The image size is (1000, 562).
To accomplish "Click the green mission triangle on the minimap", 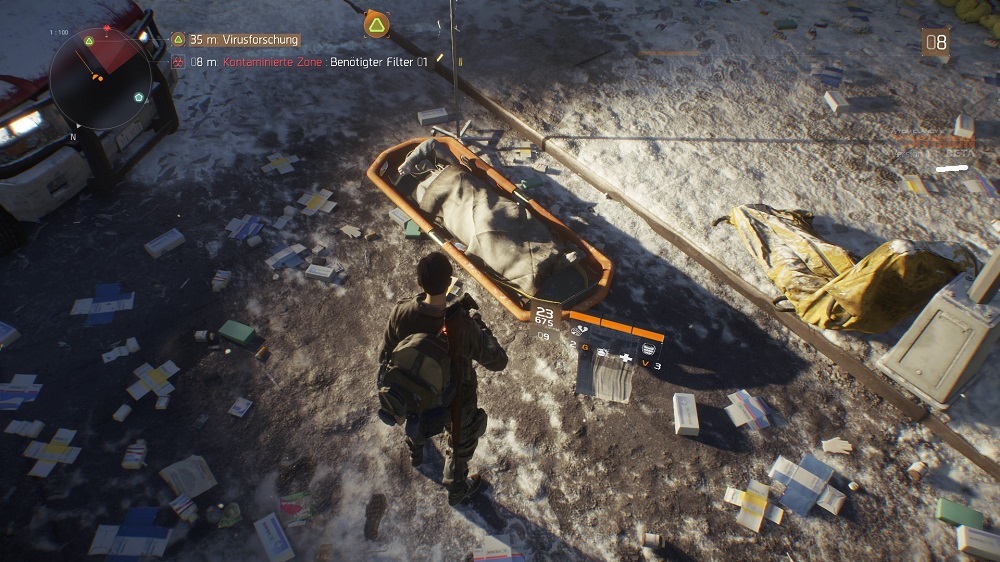I will [89, 41].
